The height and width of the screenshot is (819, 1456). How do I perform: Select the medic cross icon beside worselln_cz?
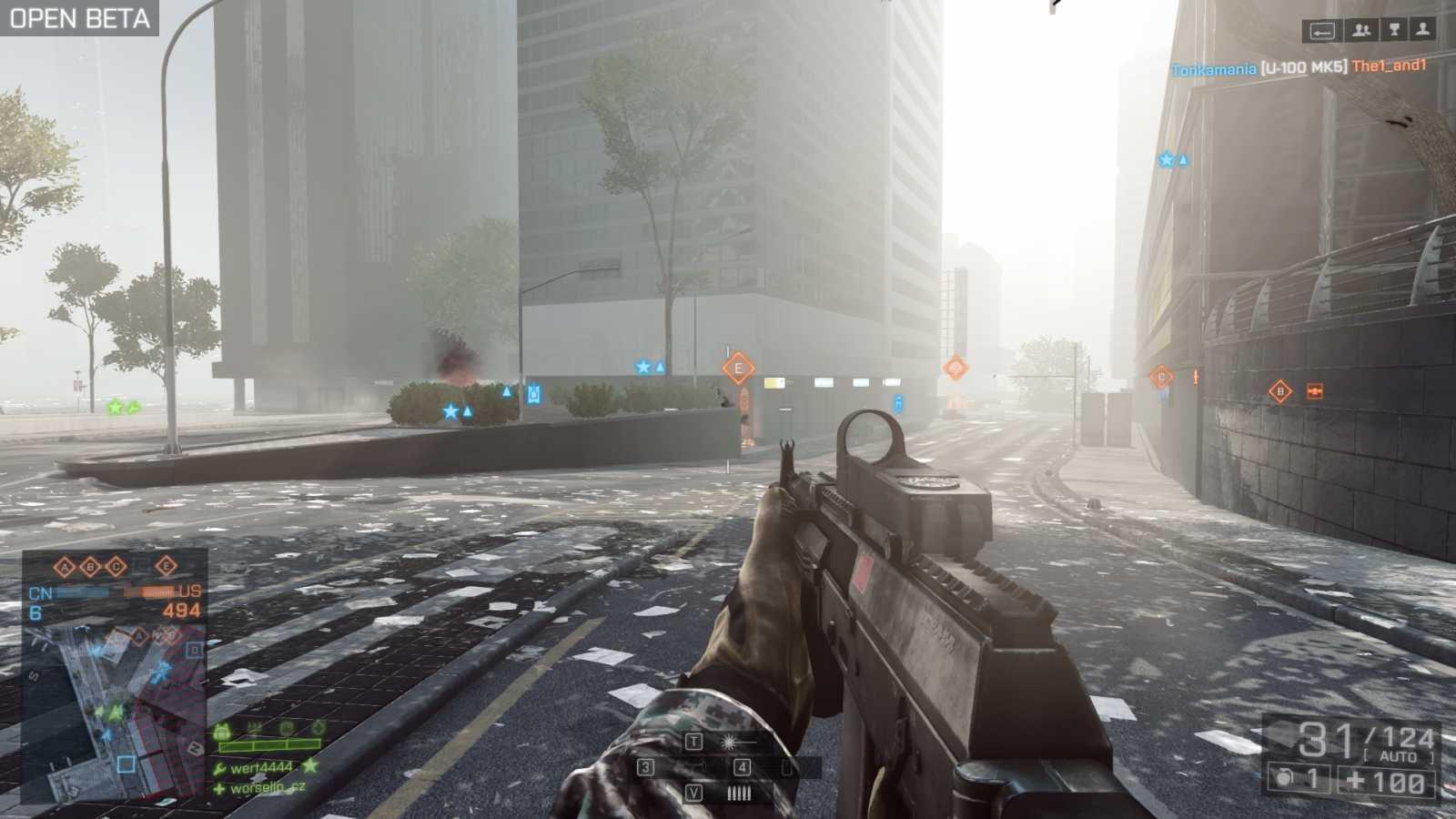218,788
